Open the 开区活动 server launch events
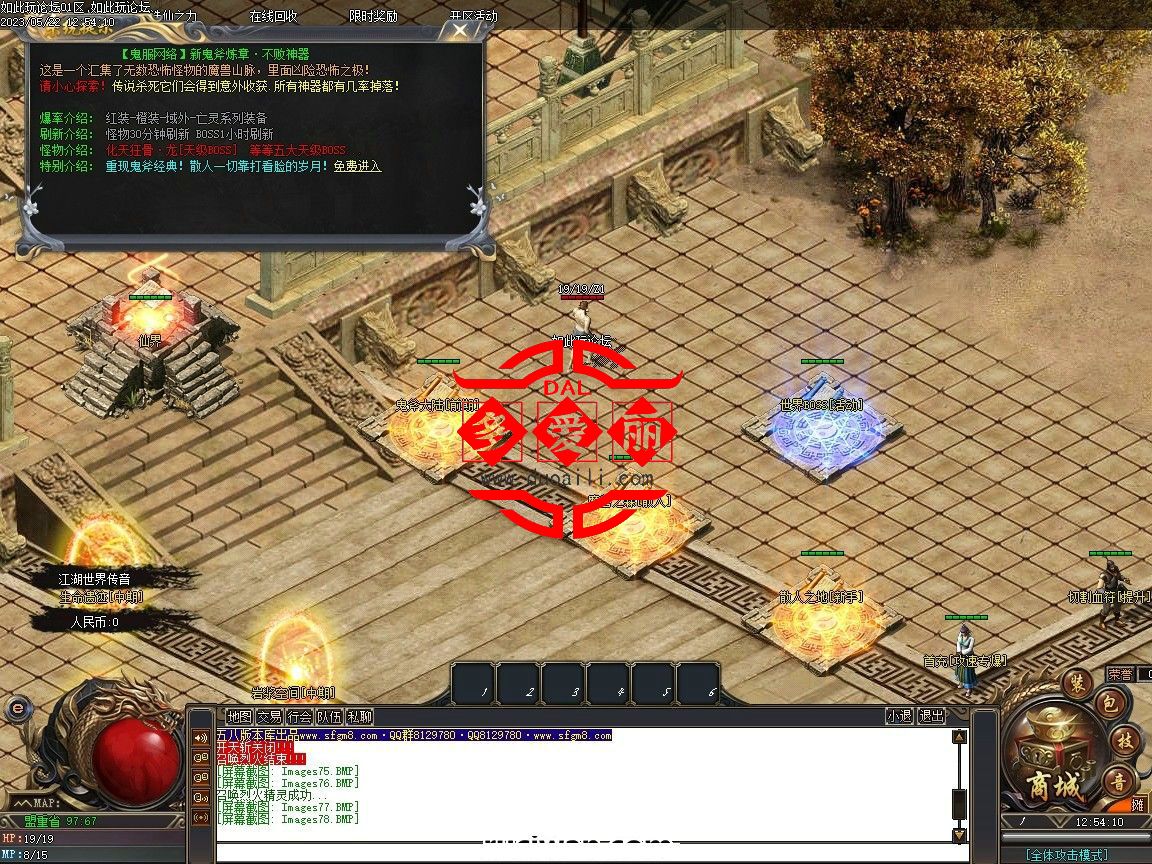Screen dimensions: 1152x864 tap(473, 16)
